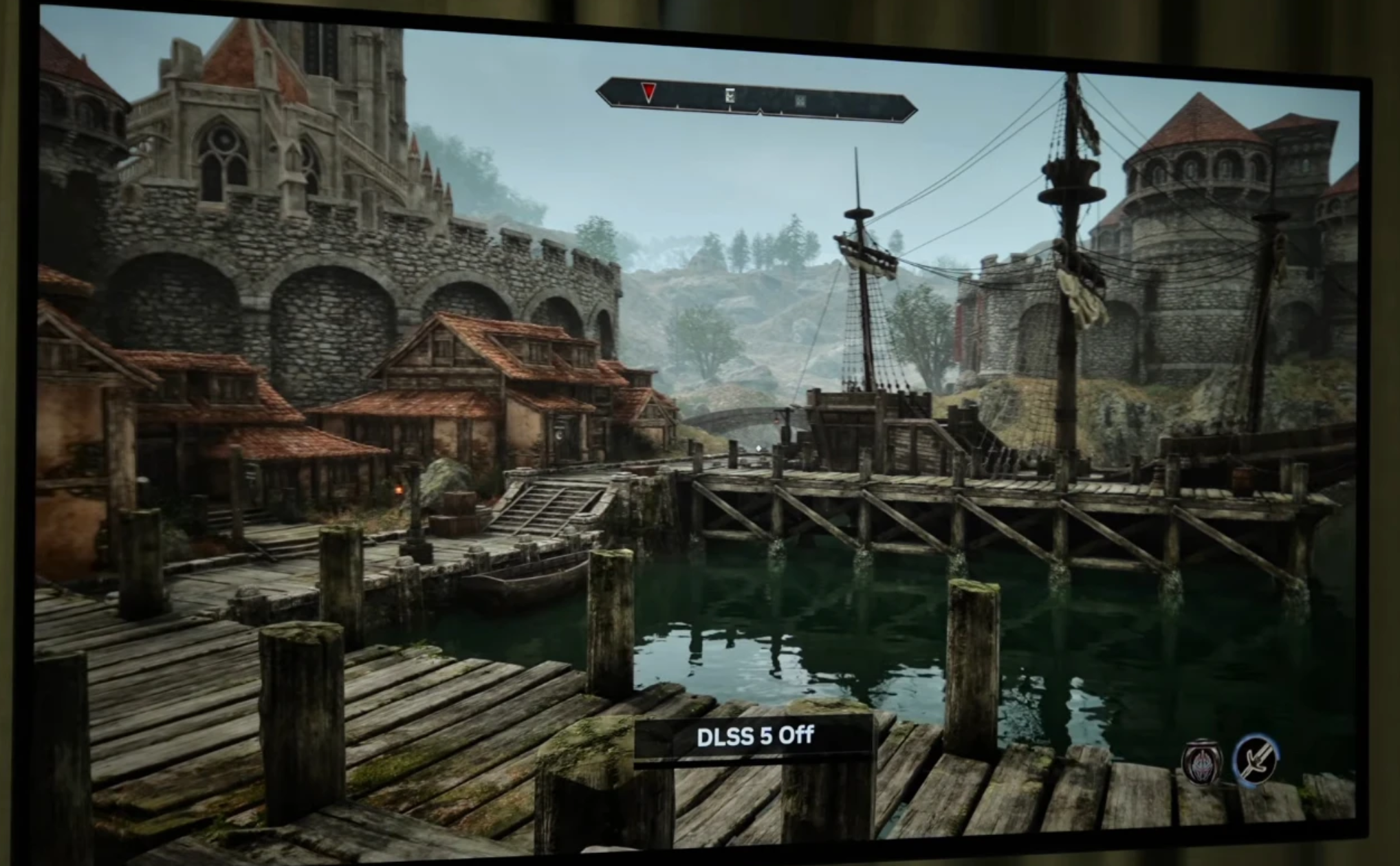This screenshot has height=866, width=1400.
Task: Click the faded grey marker on compass
Action: [800, 101]
